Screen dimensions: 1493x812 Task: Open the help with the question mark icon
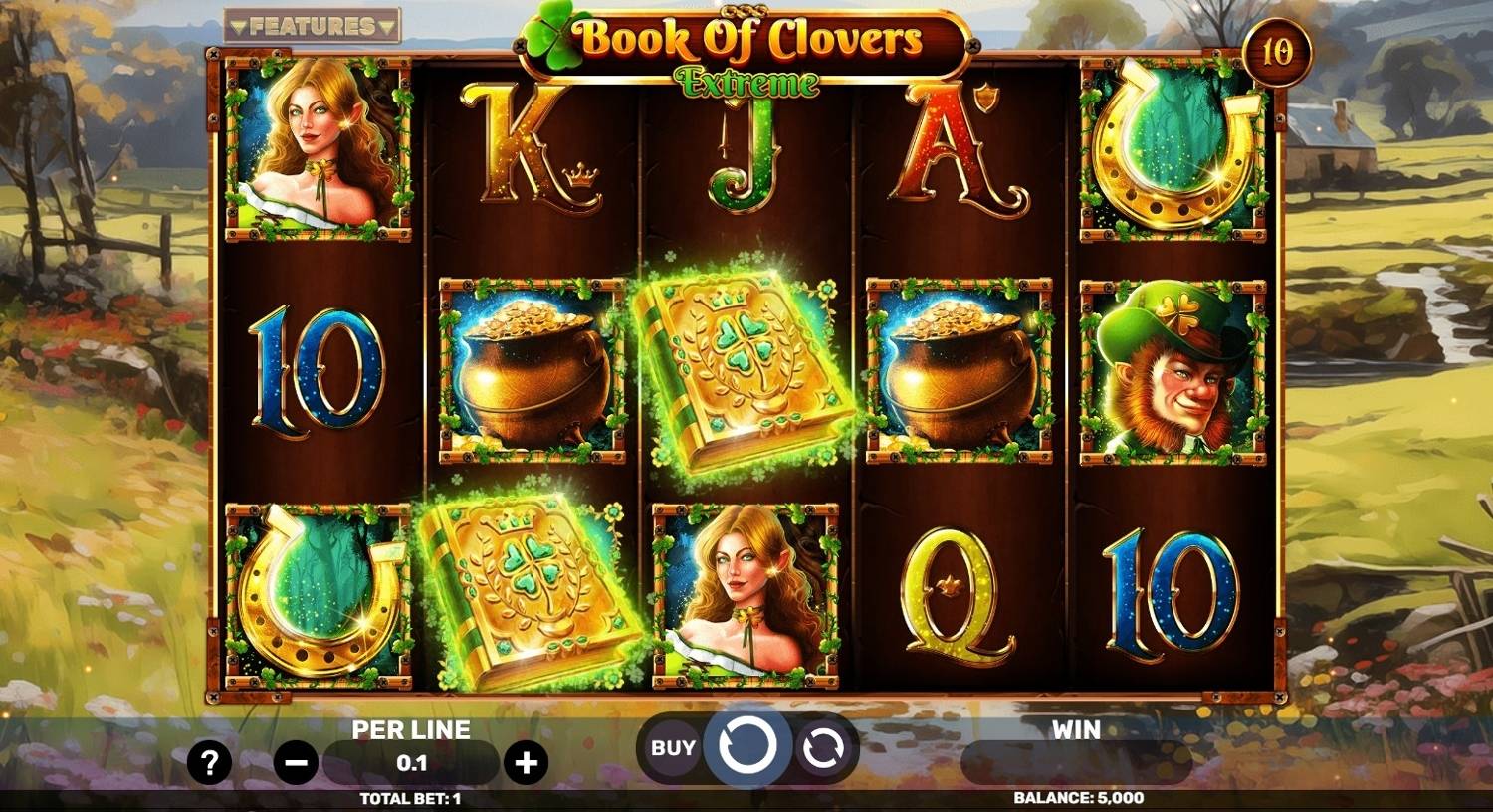coord(209,760)
